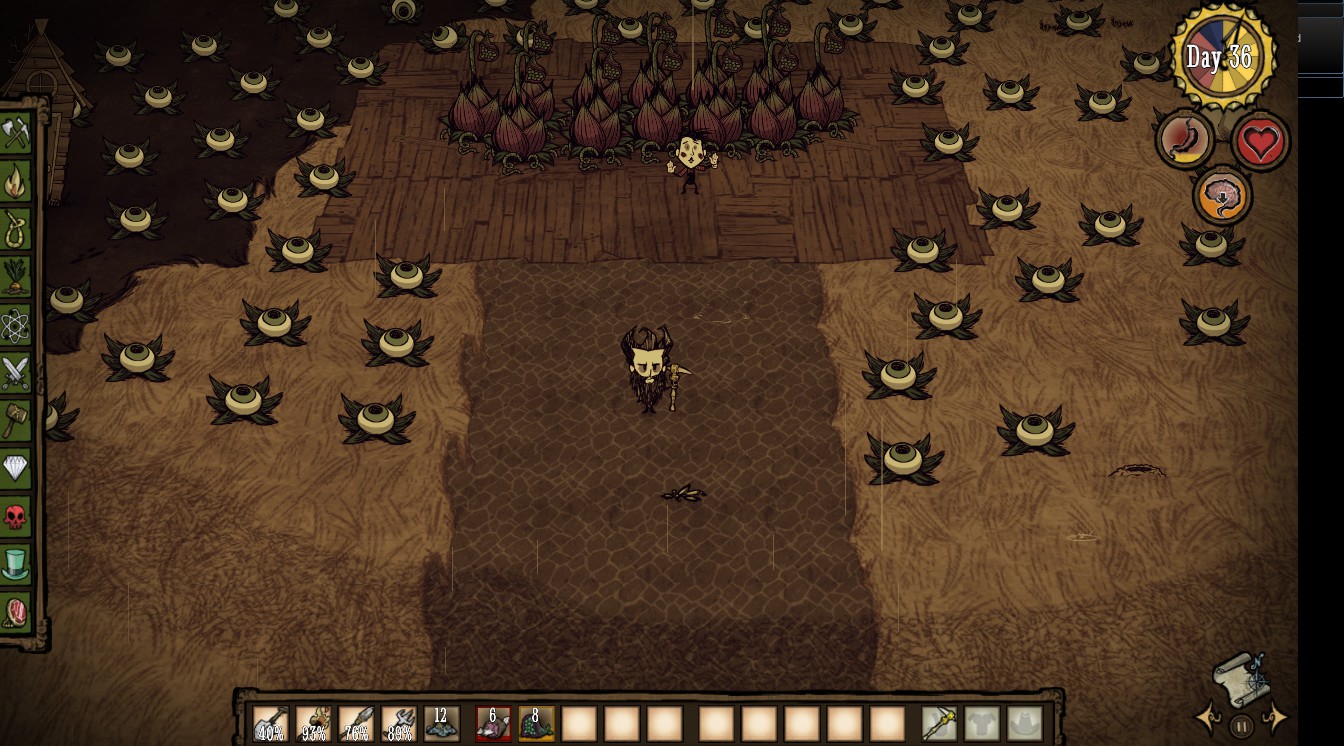Open the Tools crafting tab
This screenshot has width=1344, height=746.
[x=16, y=133]
